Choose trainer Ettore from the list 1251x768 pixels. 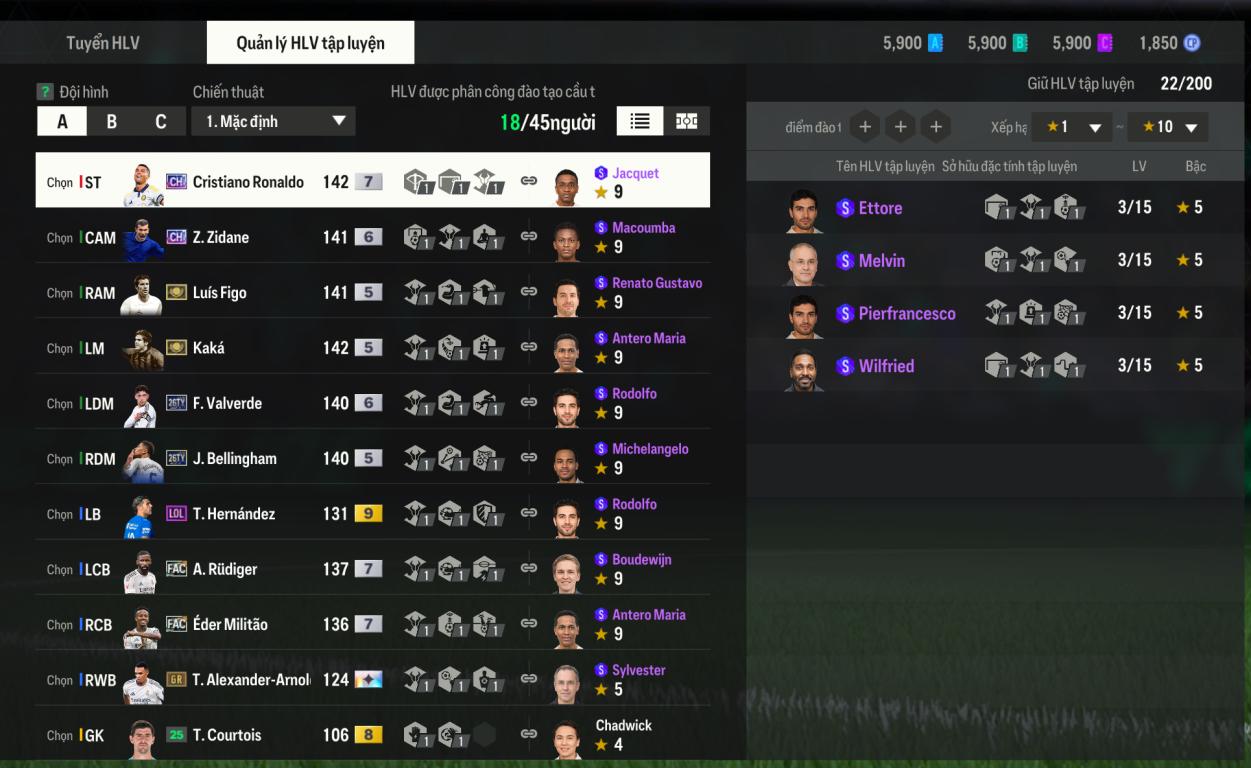[x=880, y=208]
